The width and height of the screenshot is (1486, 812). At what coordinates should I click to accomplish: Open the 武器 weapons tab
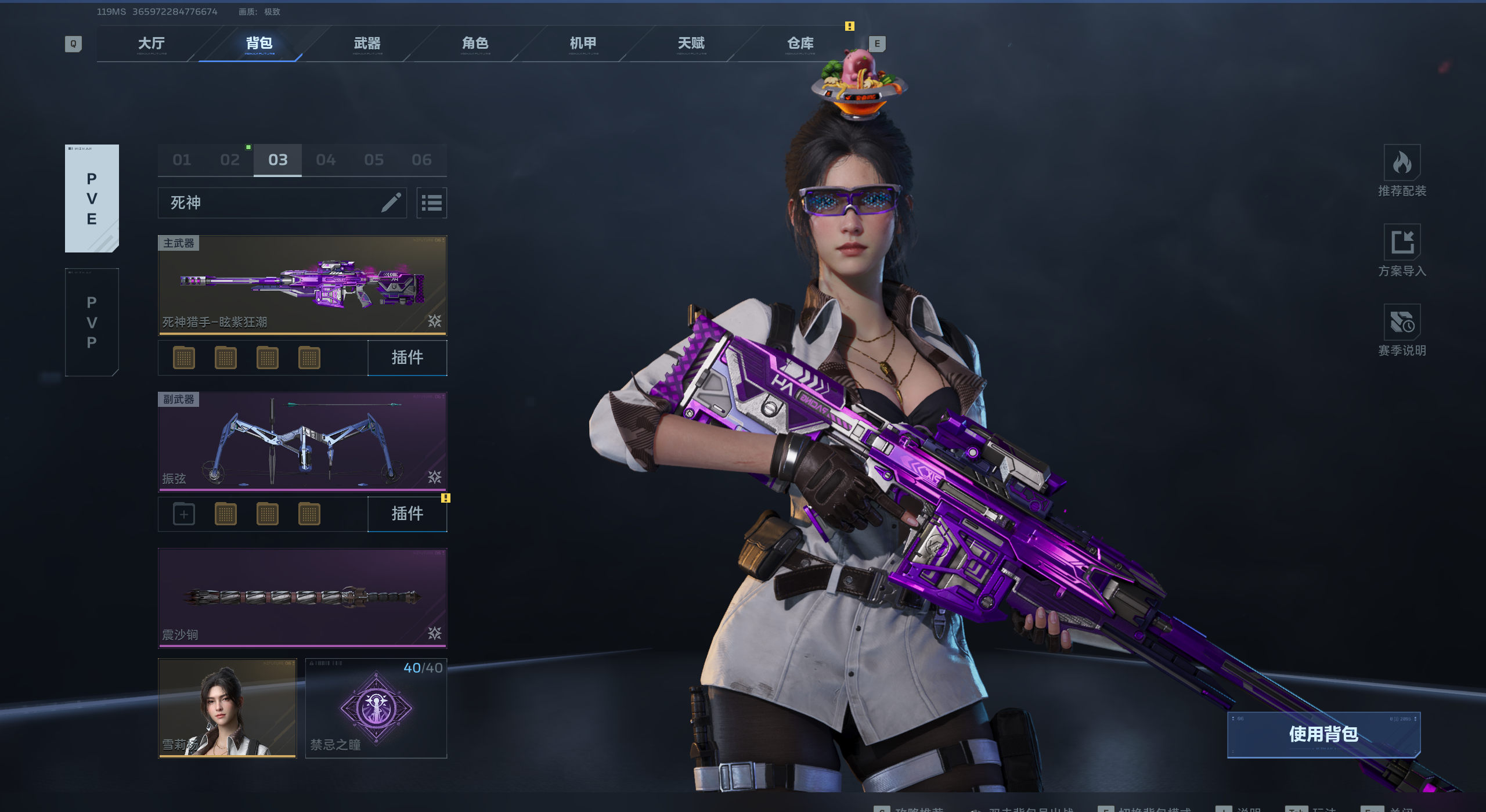pyautogui.click(x=367, y=44)
